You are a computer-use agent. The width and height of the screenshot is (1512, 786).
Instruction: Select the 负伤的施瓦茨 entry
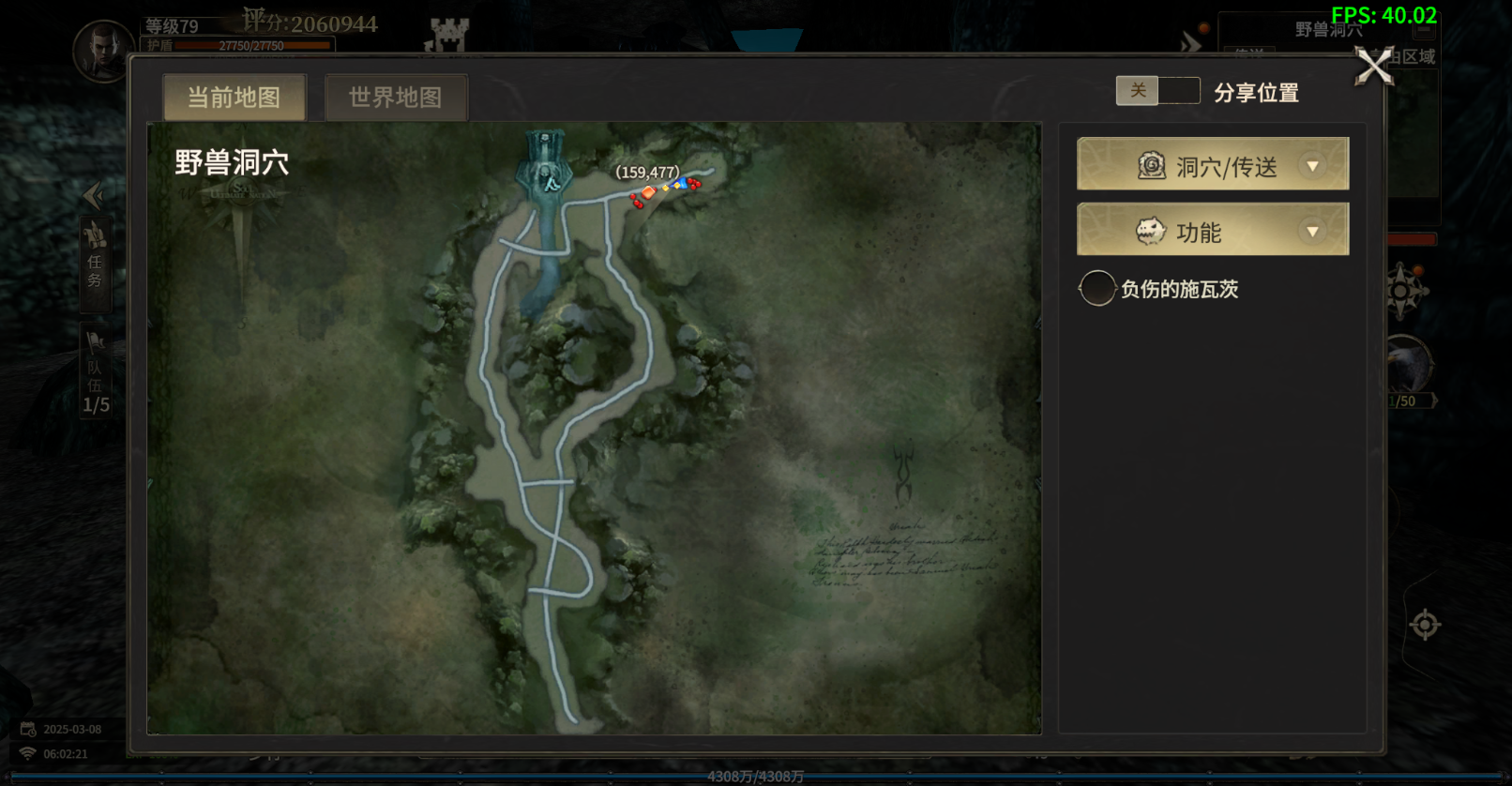1163,289
